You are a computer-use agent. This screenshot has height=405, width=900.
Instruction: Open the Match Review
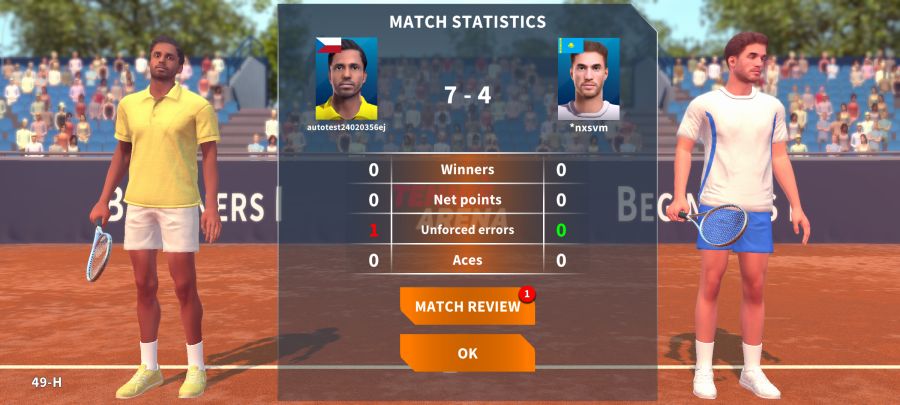pyautogui.click(x=467, y=306)
